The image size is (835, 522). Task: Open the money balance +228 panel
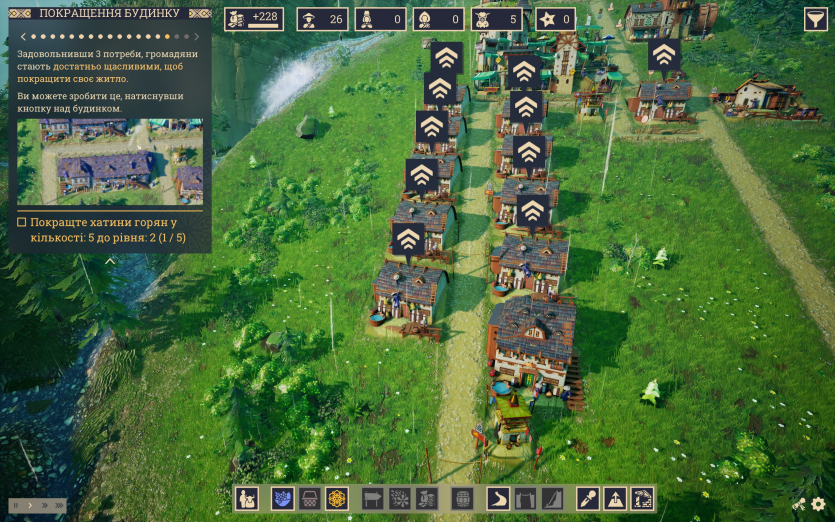(254, 19)
